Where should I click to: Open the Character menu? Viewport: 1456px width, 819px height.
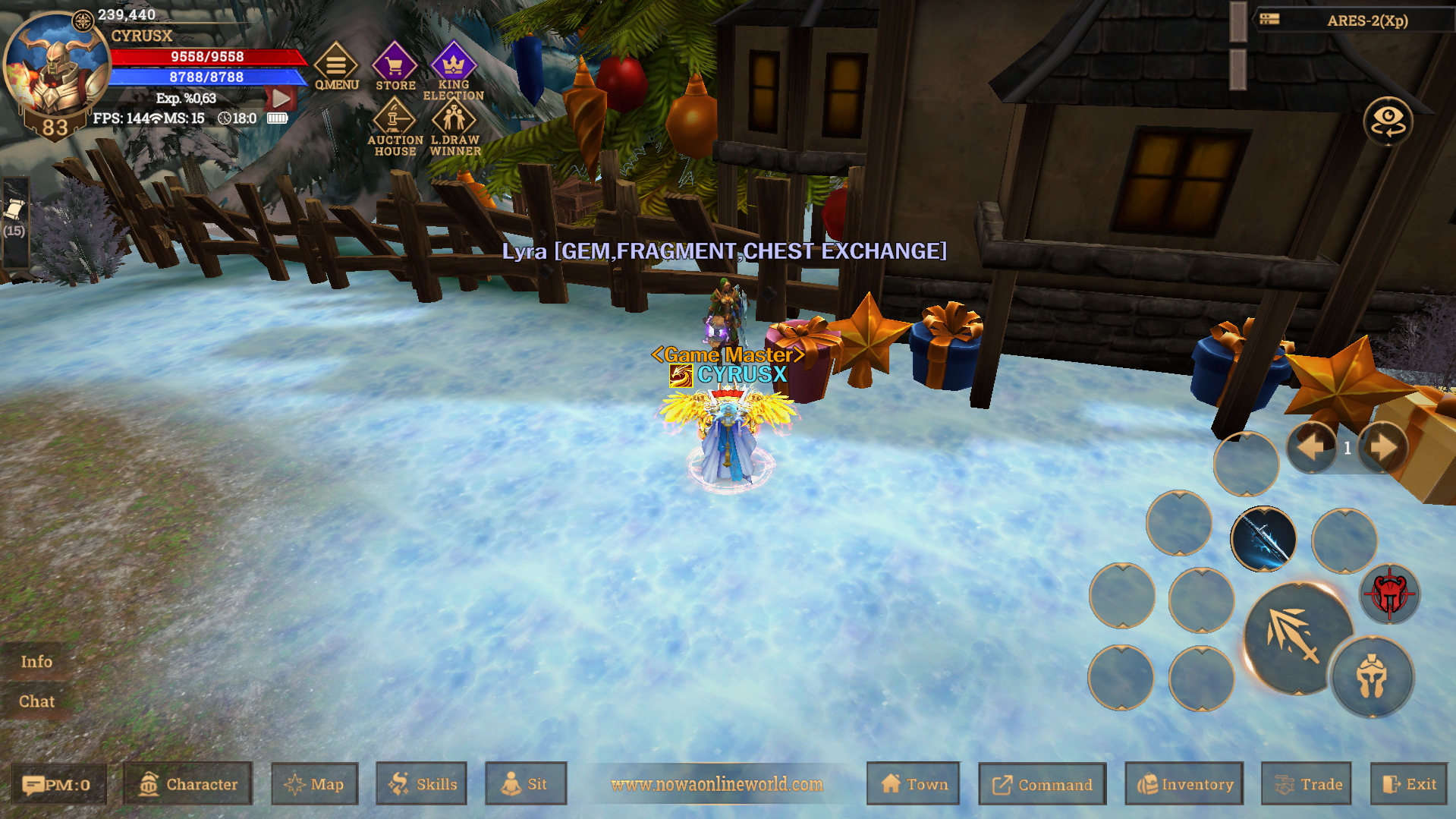point(187,784)
